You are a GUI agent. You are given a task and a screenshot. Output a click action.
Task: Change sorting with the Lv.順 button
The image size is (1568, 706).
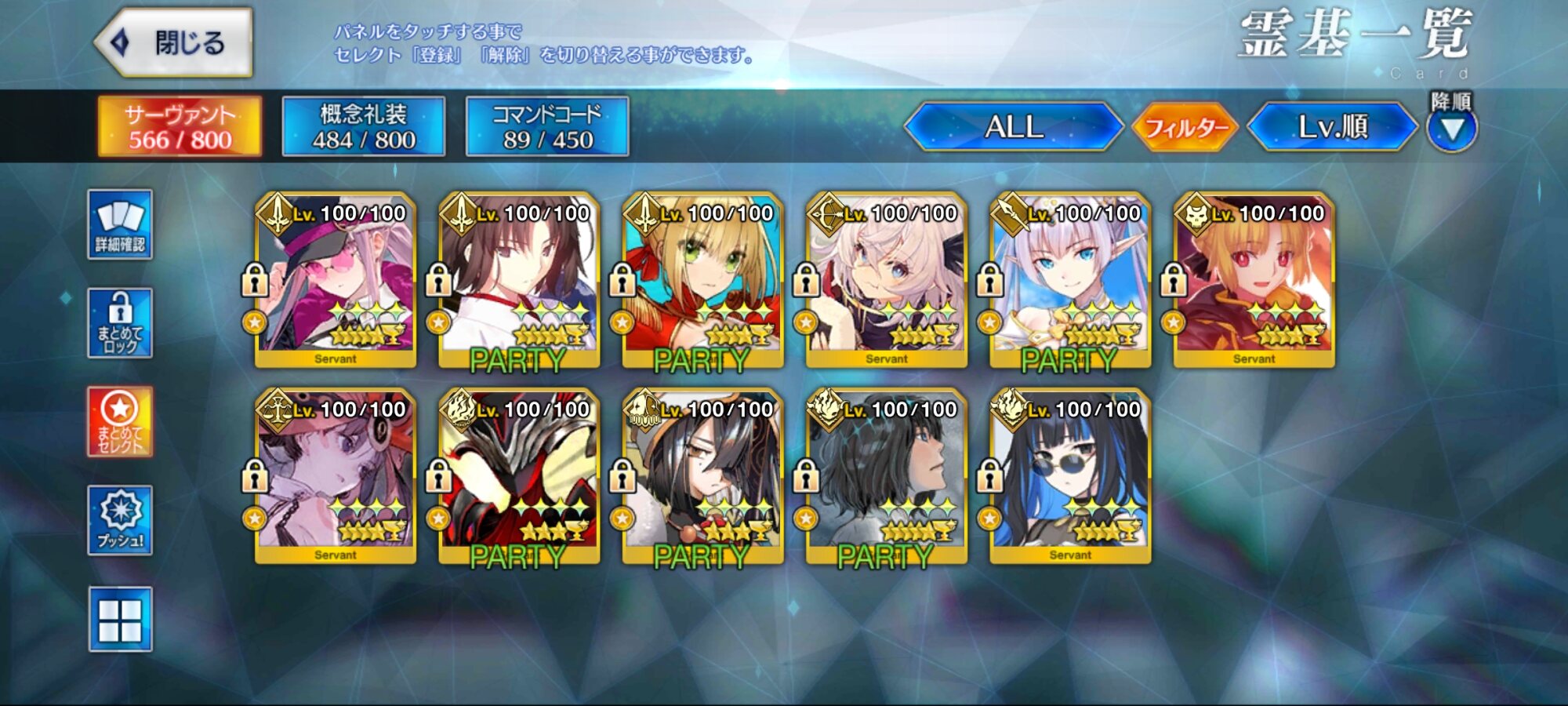pyautogui.click(x=1332, y=126)
